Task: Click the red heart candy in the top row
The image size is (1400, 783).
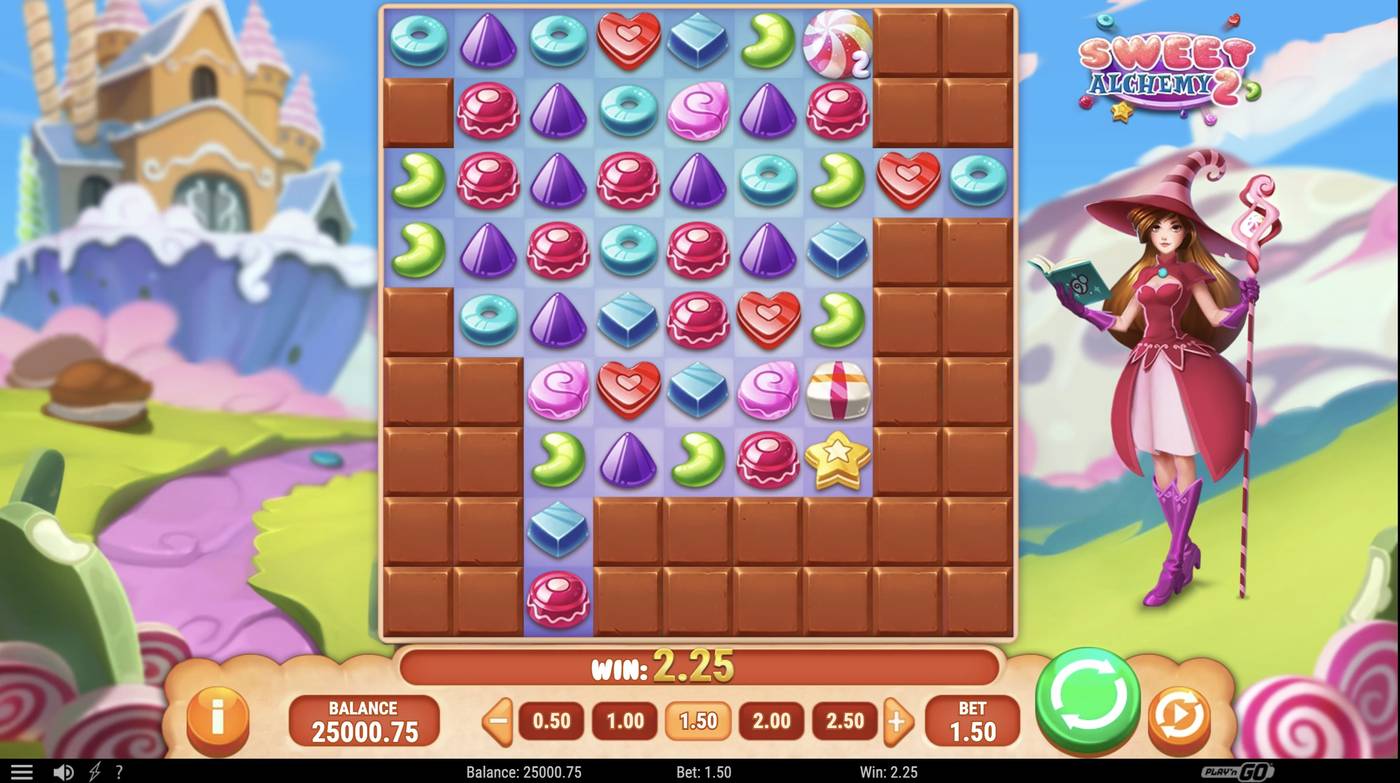Action: coord(627,41)
